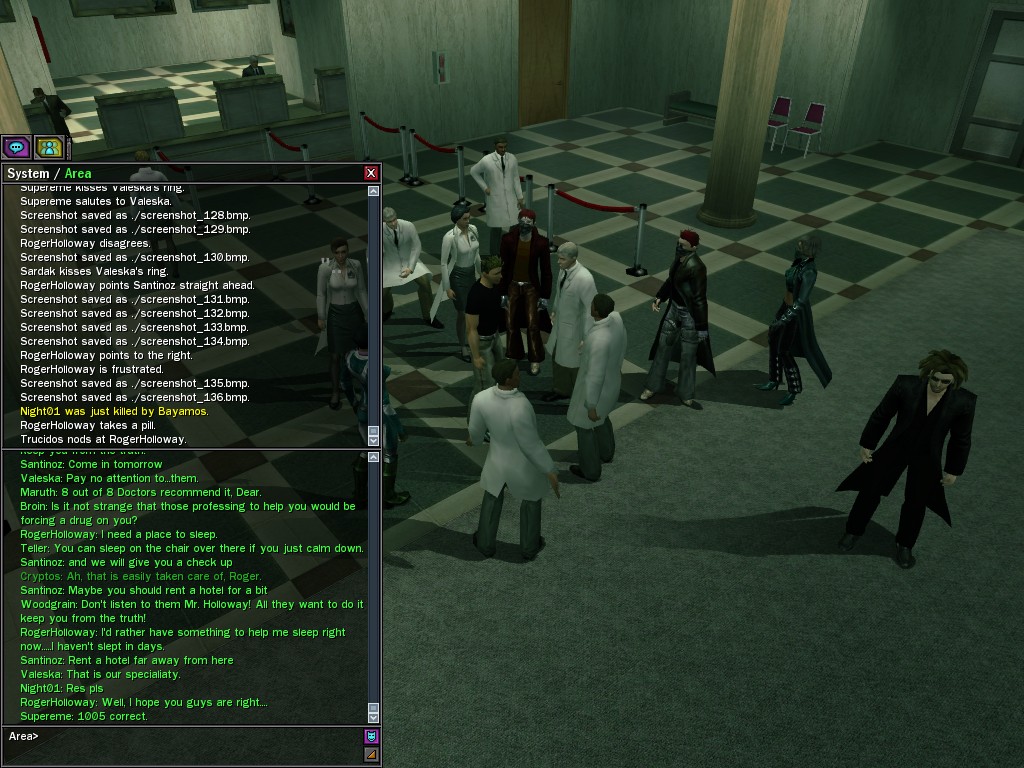Open the purple speech bubble chat icon
The height and width of the screenshot is (768, 1024).
click(x=15, y=147)
